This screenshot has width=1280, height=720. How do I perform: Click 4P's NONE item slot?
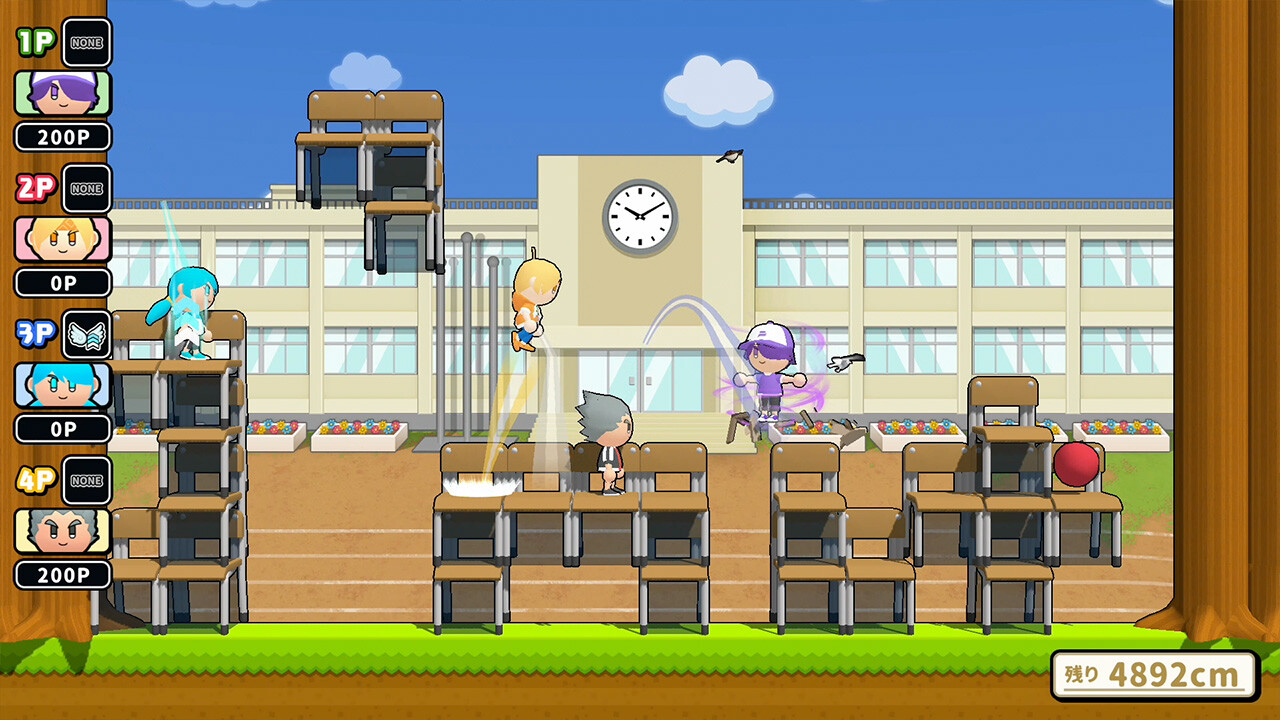[86, 482]
